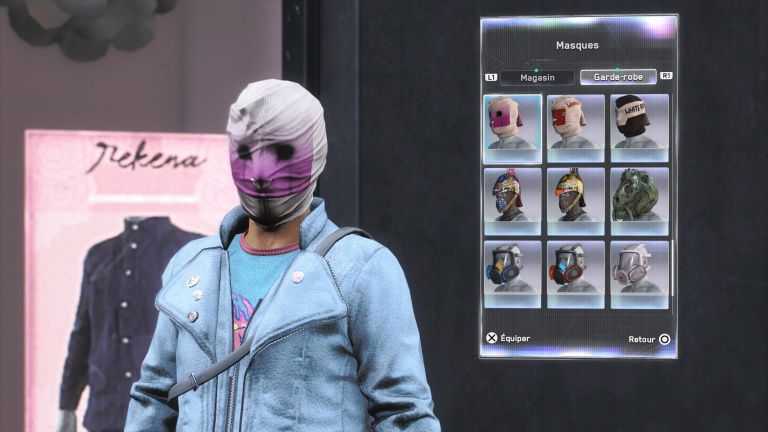Select the pale pink gas mask

click(639, 273)
